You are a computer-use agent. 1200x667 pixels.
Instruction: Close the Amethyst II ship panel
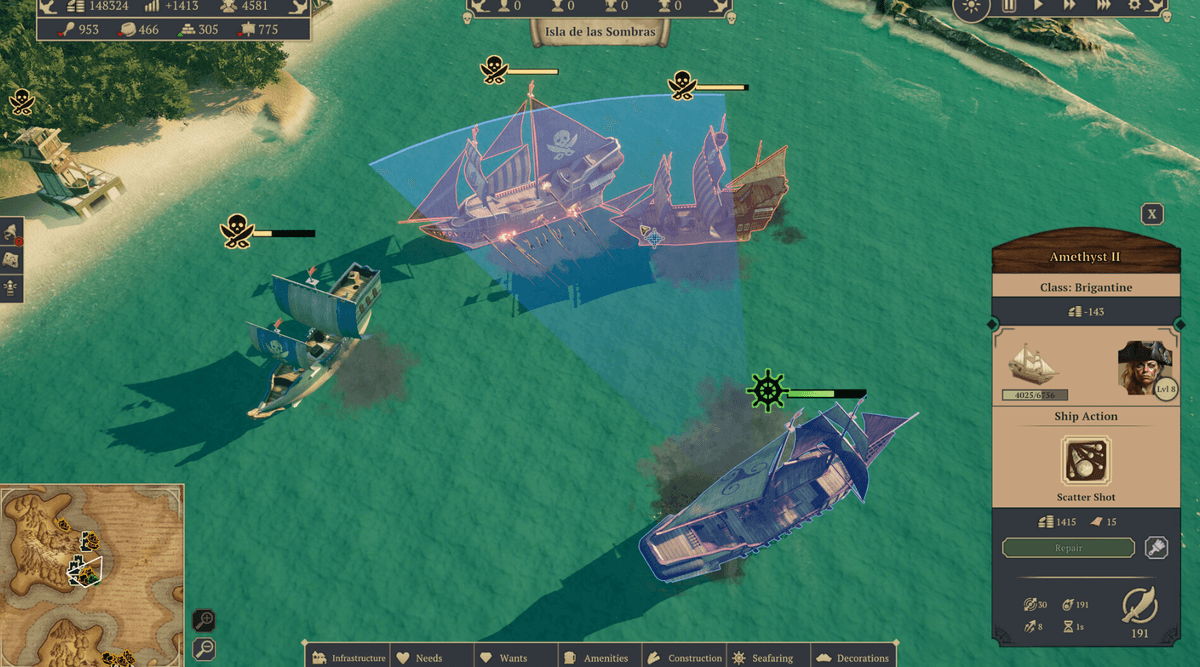(x=1152, y=214)
